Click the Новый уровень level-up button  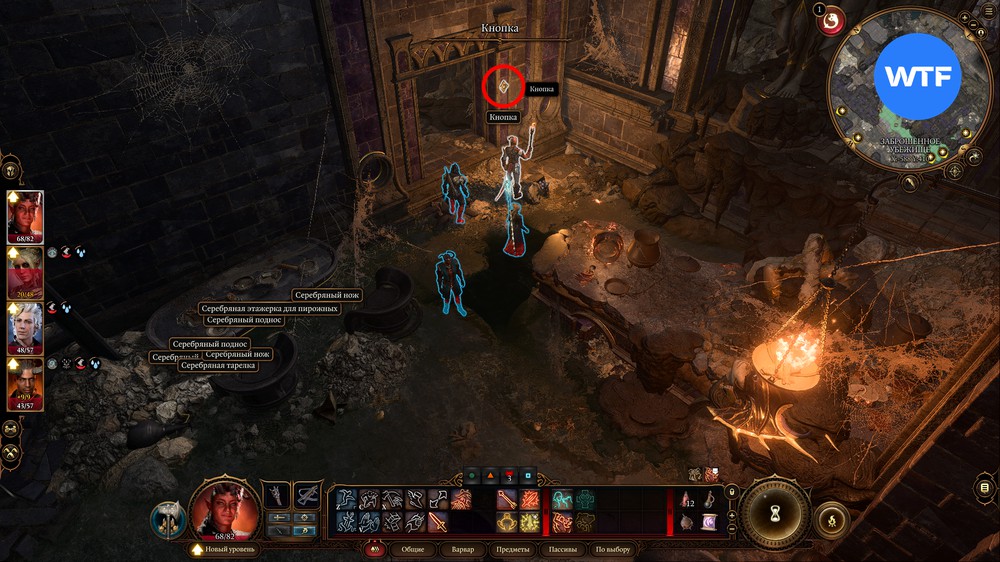coord(225,549)
